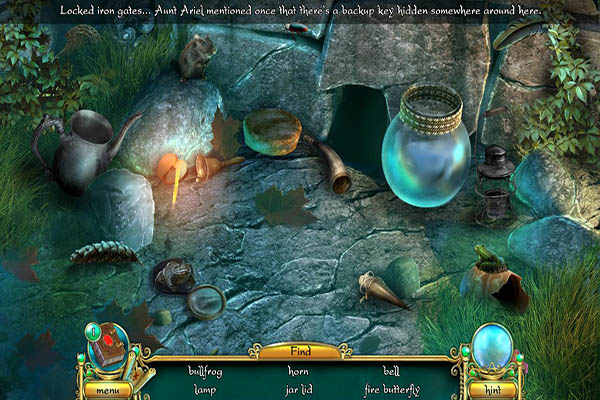Open the menu button
Screen dimensions: 600x400
(x=107, y=389)
